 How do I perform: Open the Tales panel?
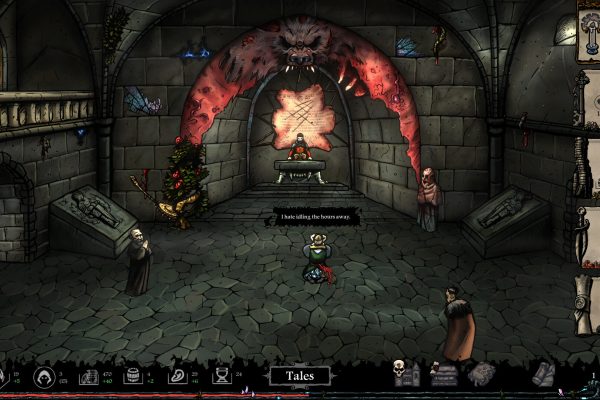[299, 376]
